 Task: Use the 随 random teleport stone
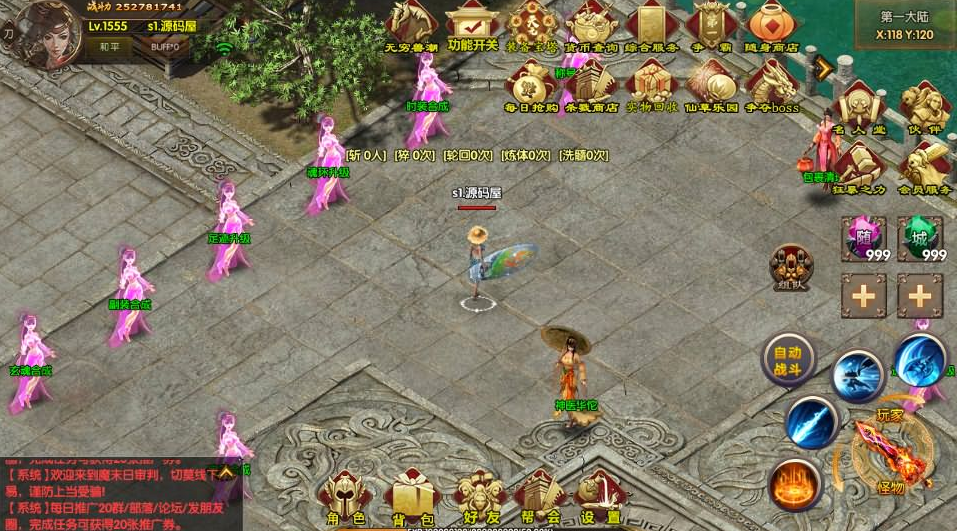point(863,240)
